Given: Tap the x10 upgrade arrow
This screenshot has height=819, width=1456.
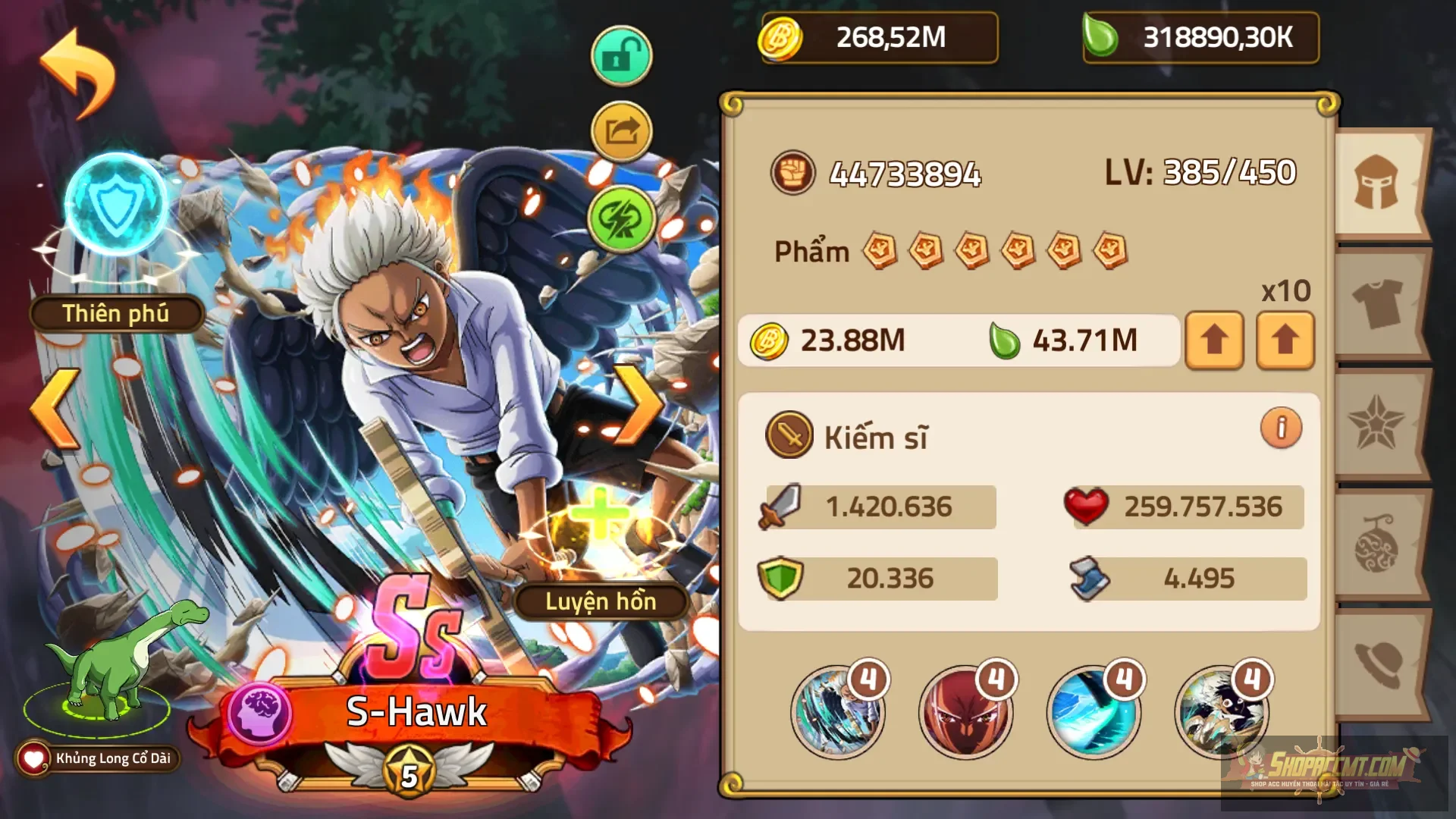Looking at the screenshot, I should coord(1284,340).
